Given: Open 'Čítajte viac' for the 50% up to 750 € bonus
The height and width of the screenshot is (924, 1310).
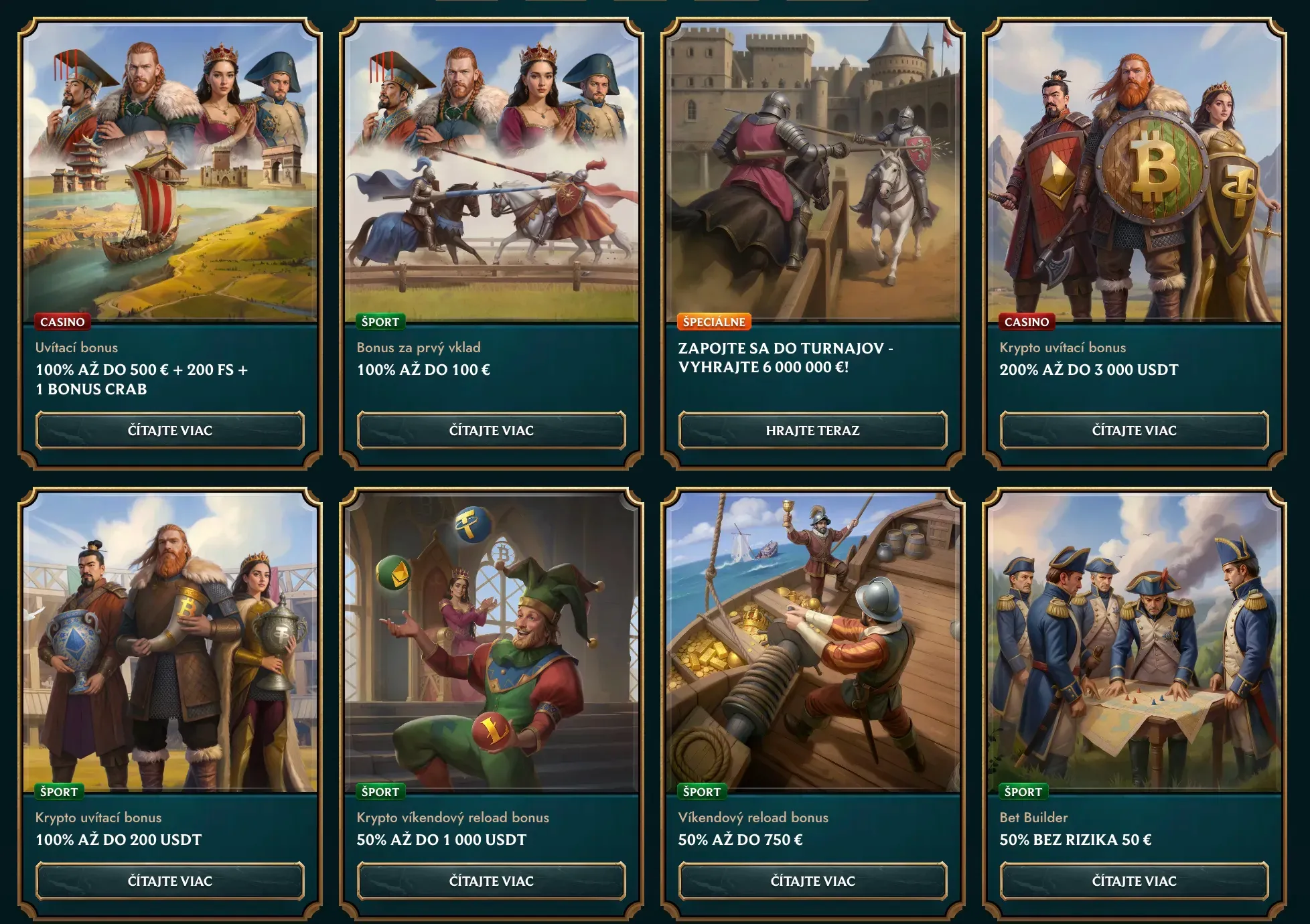Looking at the screenshot, I should 812,881.
